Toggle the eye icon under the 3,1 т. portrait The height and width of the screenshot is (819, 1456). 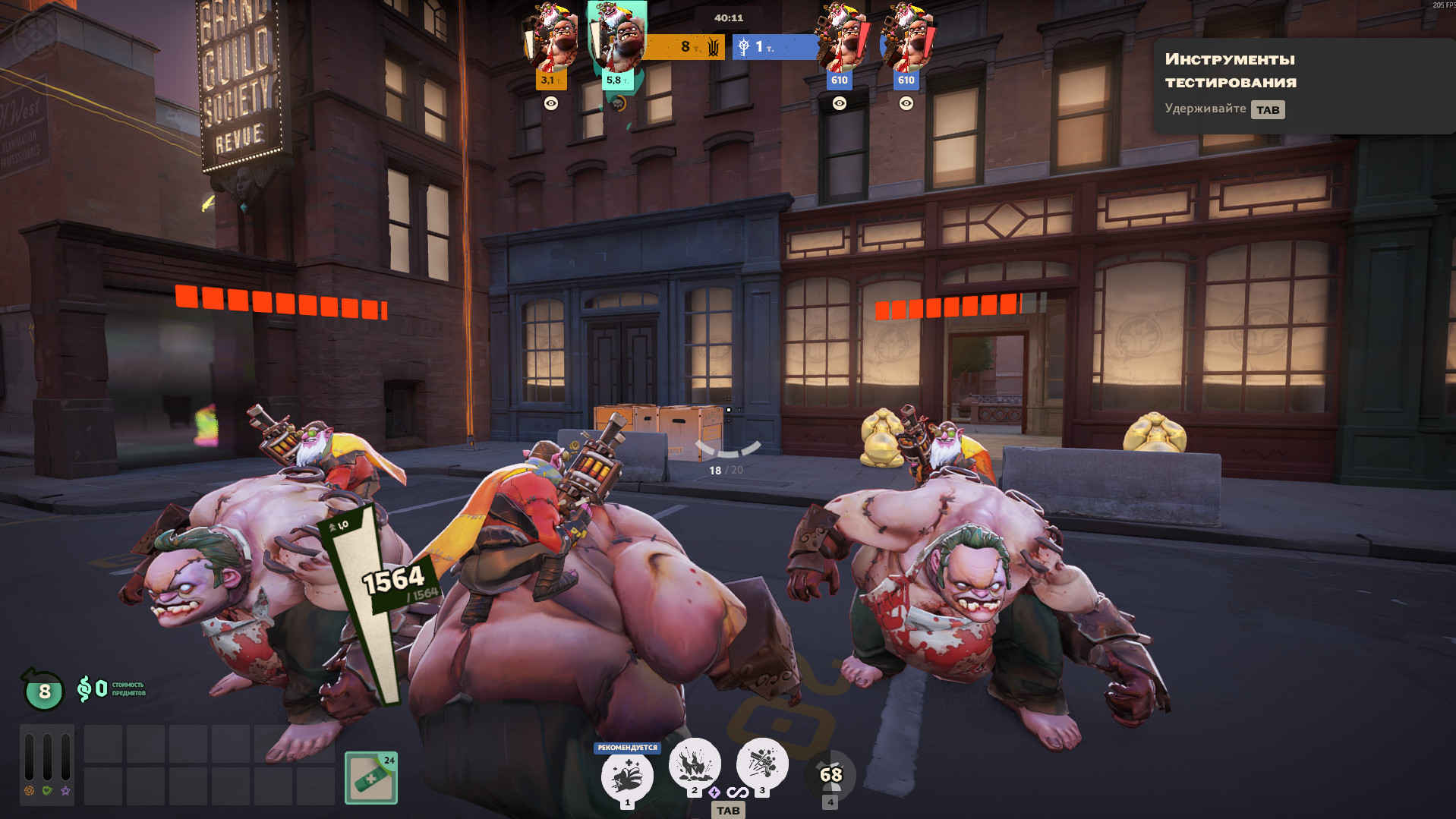pyautogui.click(x=551, y=103)
